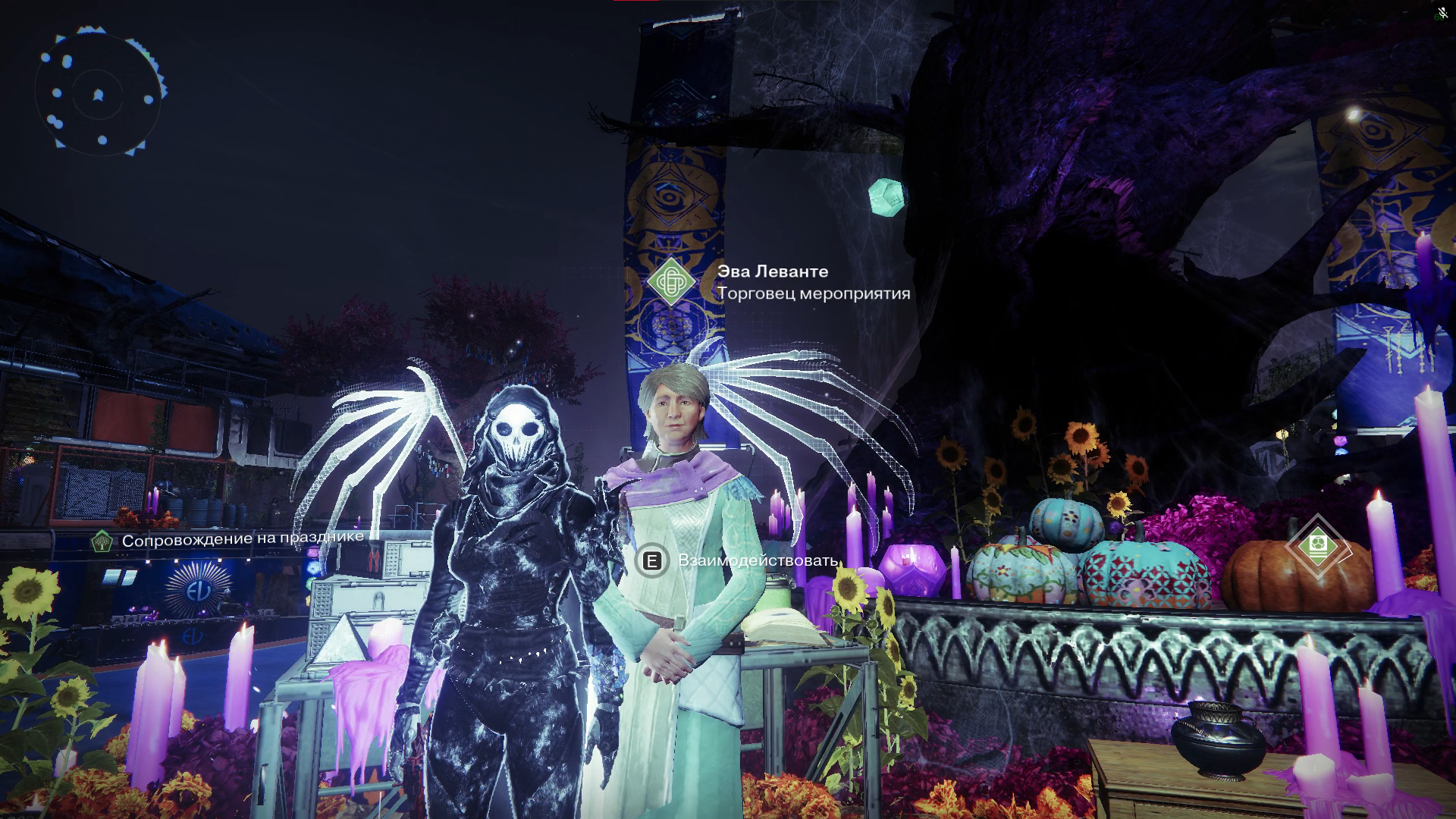Toggle the muted microphone overlay icon
Image resolution: width=1456 pixels, height=819 pixels.
tap(1442, 13)
